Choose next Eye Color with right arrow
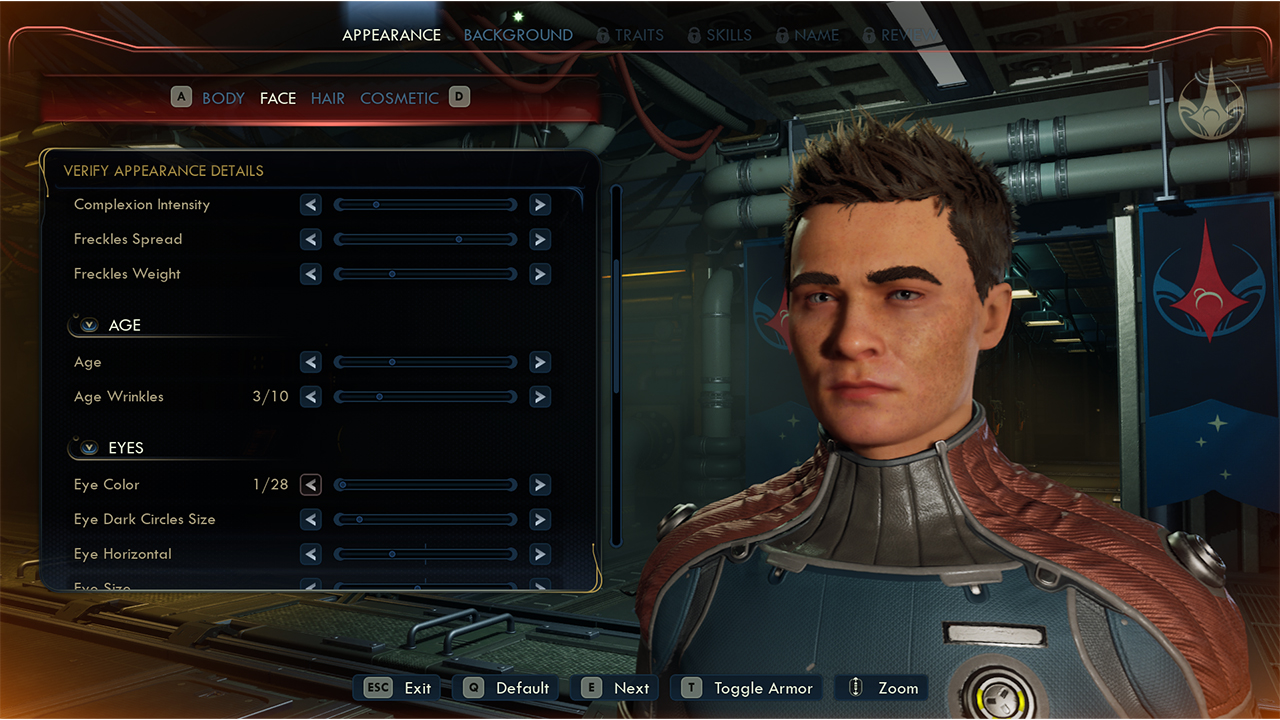1280x720 pixels. click(540, 485)
